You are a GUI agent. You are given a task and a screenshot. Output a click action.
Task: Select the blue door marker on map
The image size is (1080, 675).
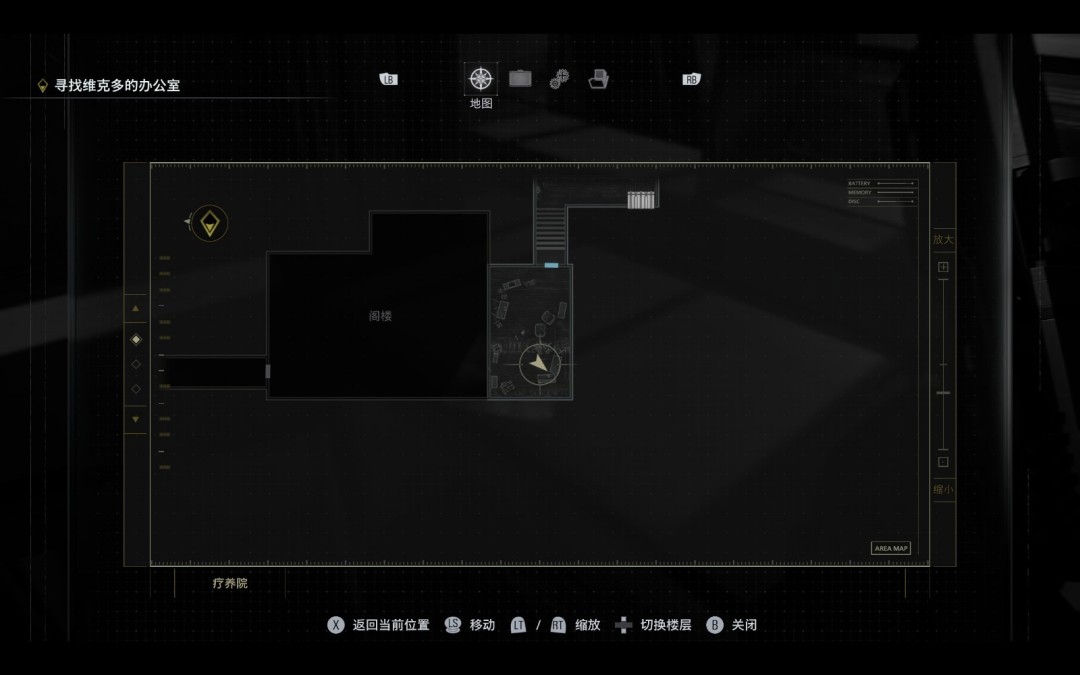551,265
